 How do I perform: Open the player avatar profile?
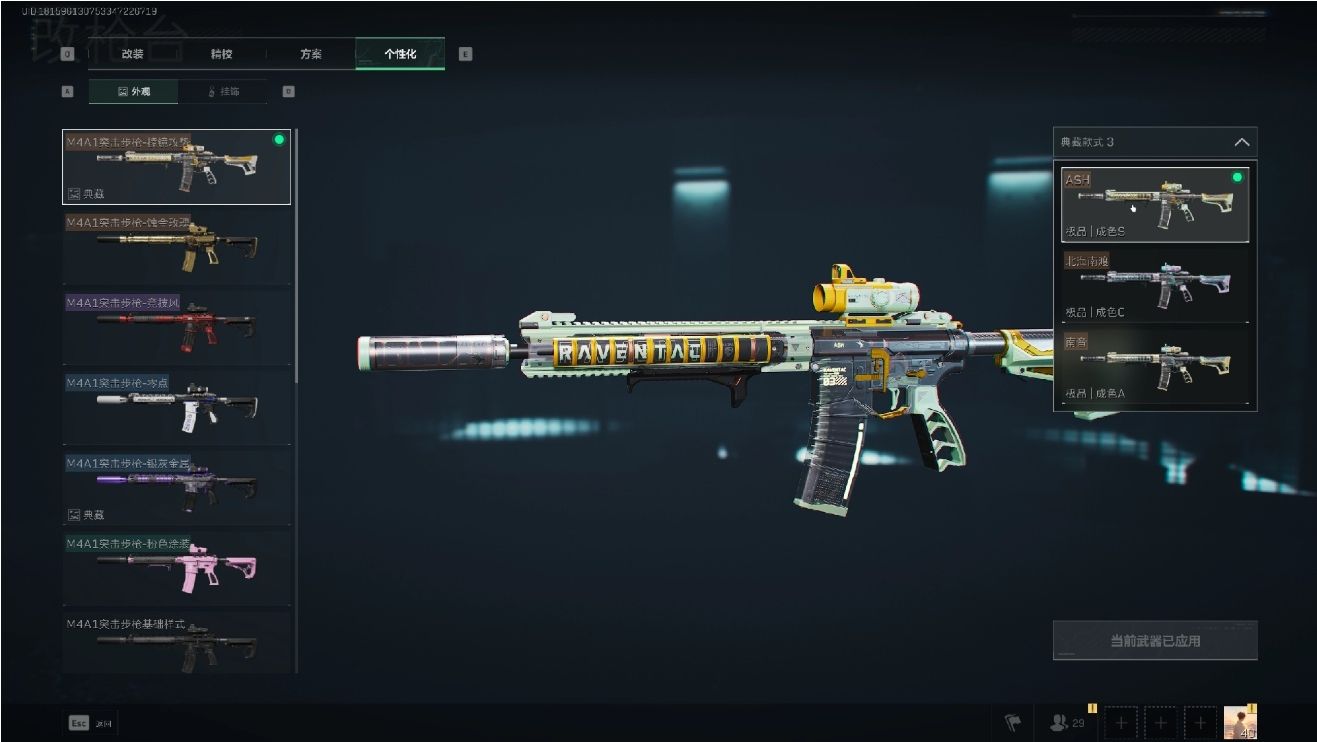pos(1240,722)
